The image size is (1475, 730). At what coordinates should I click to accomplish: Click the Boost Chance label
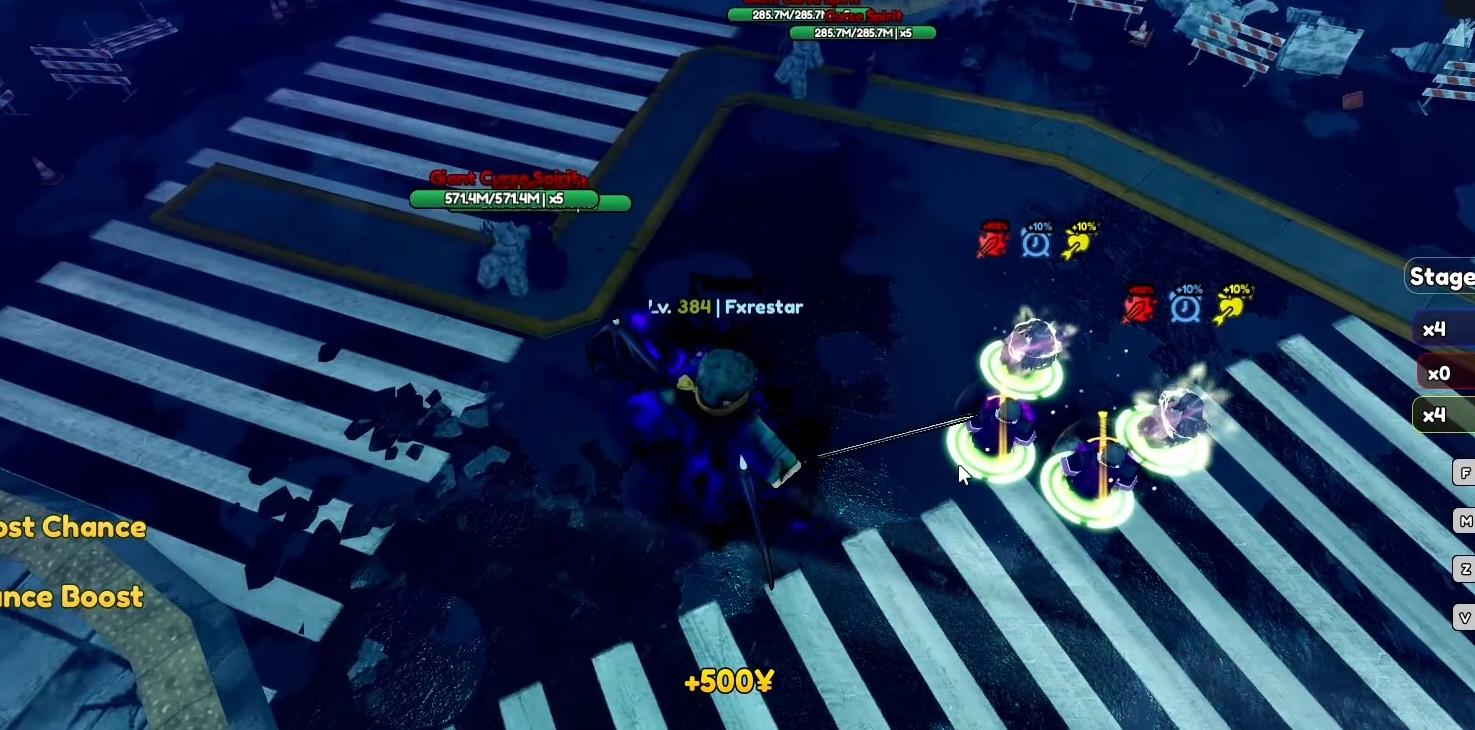70,527
